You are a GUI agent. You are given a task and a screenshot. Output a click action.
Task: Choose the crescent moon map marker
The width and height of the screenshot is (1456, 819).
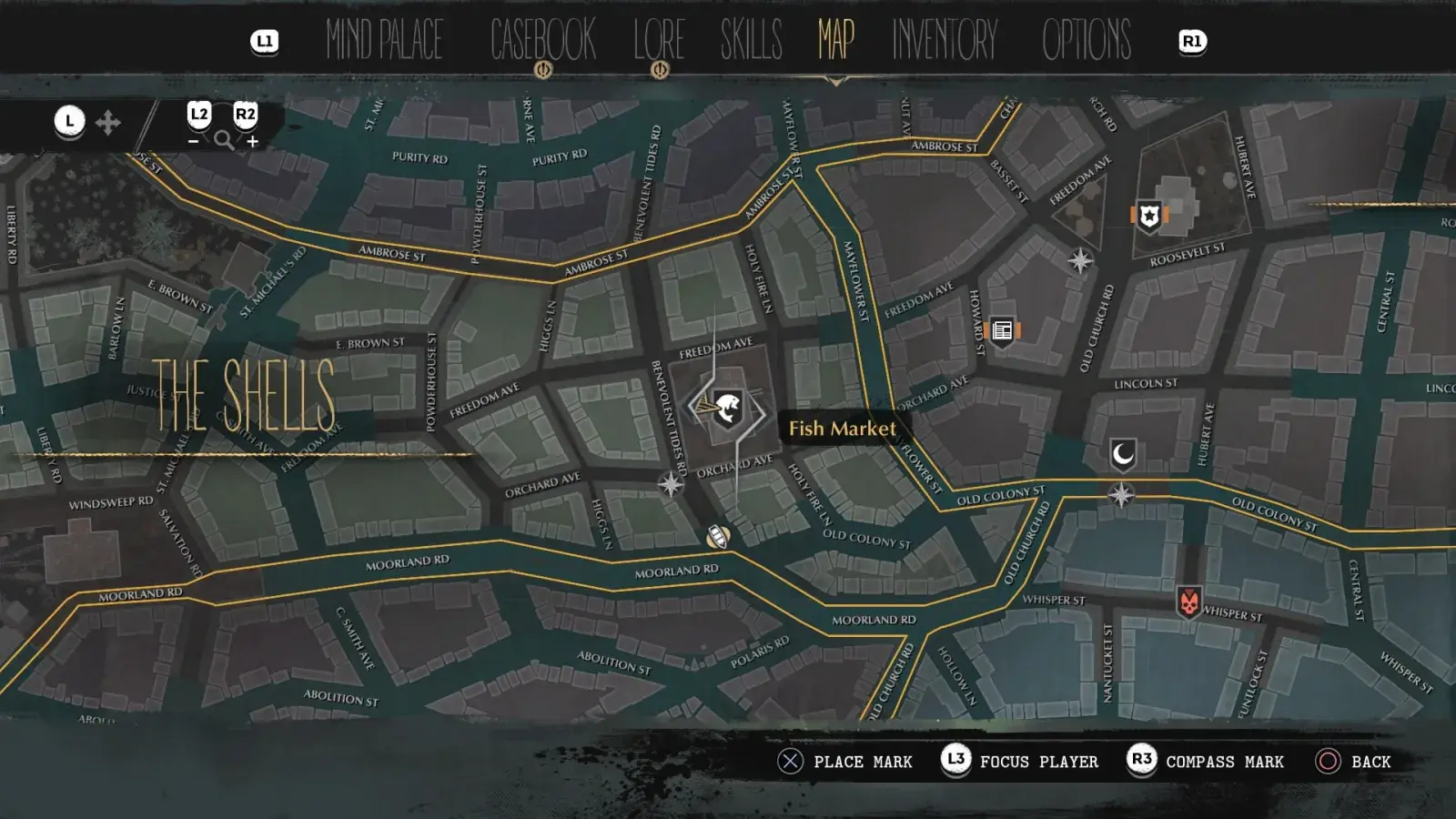click(x=1123, y=453)
